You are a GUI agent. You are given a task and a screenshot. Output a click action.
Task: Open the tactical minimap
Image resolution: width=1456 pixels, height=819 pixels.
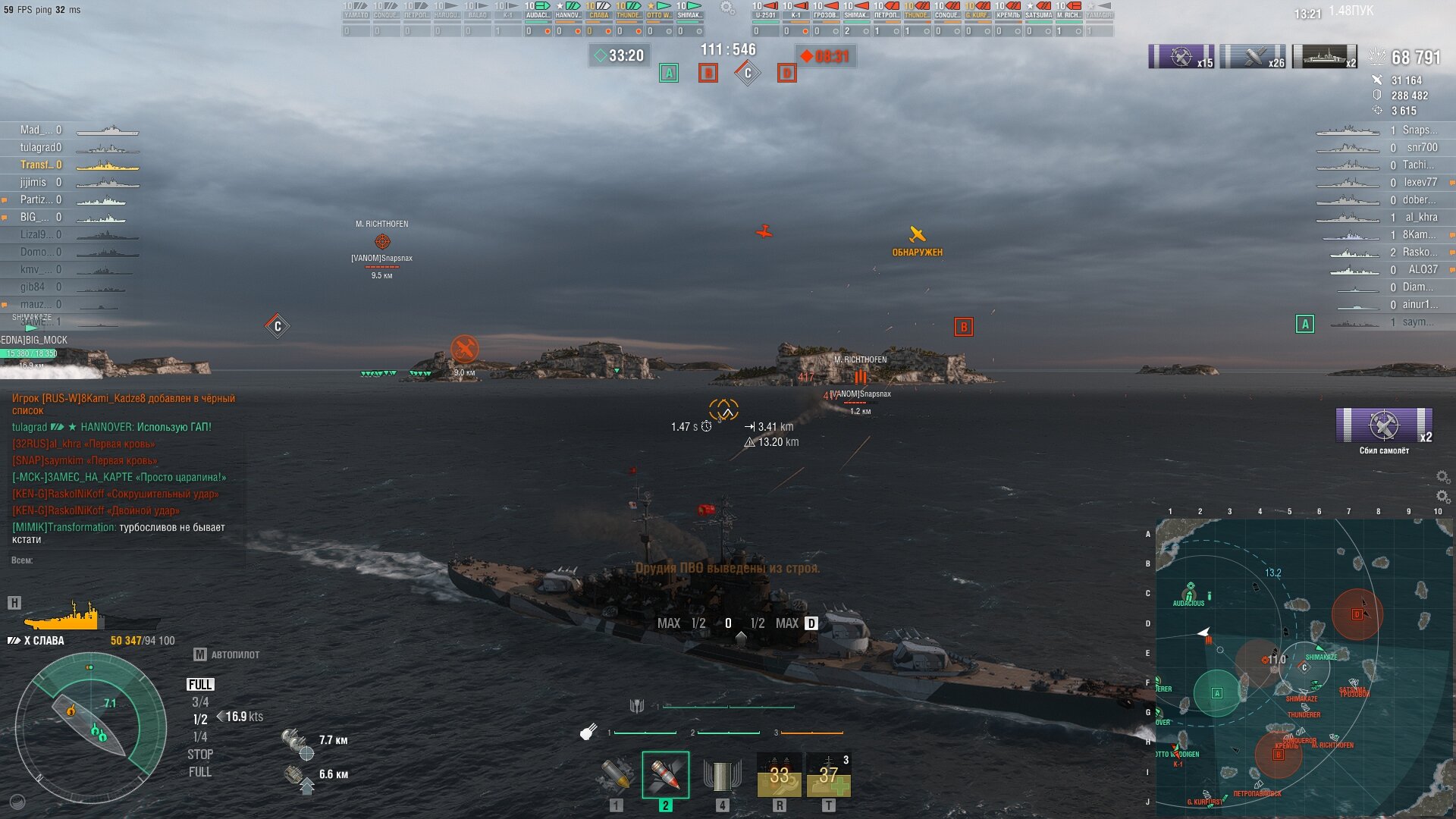coord(1304,667)
